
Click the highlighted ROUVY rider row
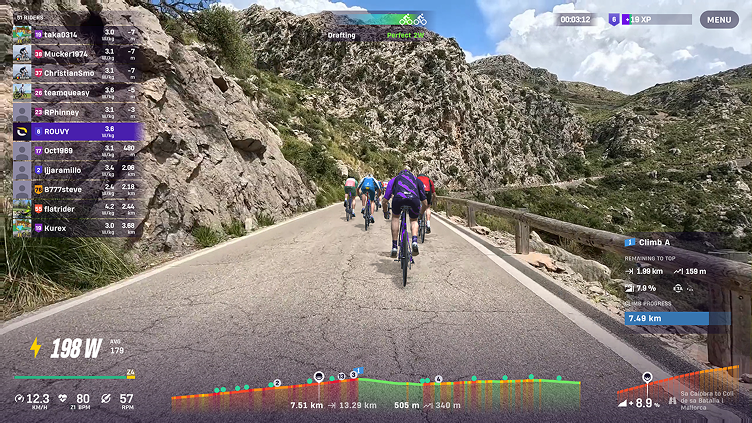coord(76,131)
